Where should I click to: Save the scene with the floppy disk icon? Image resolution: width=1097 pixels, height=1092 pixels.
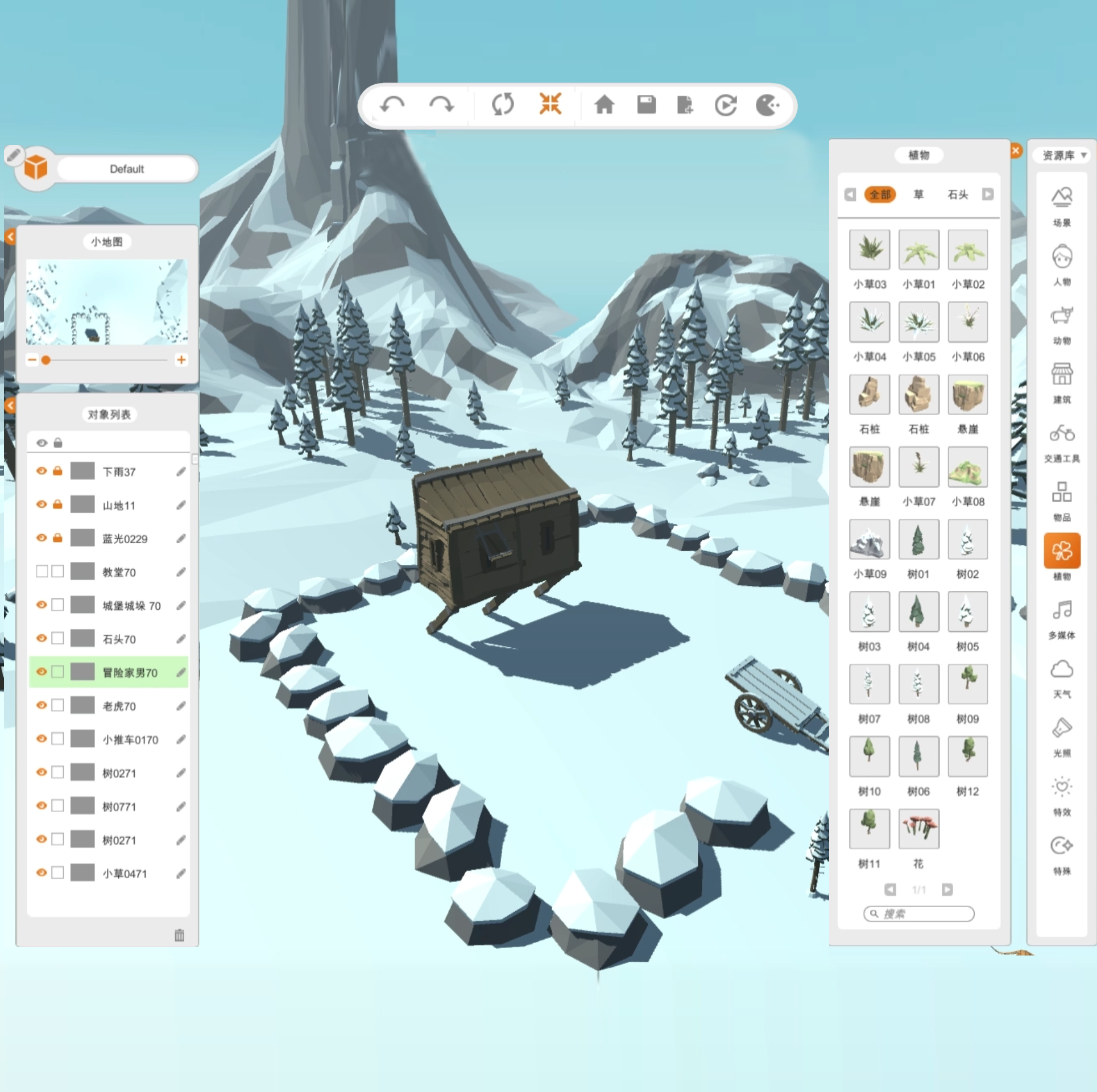pyautogui.click(x=646, y=105)
